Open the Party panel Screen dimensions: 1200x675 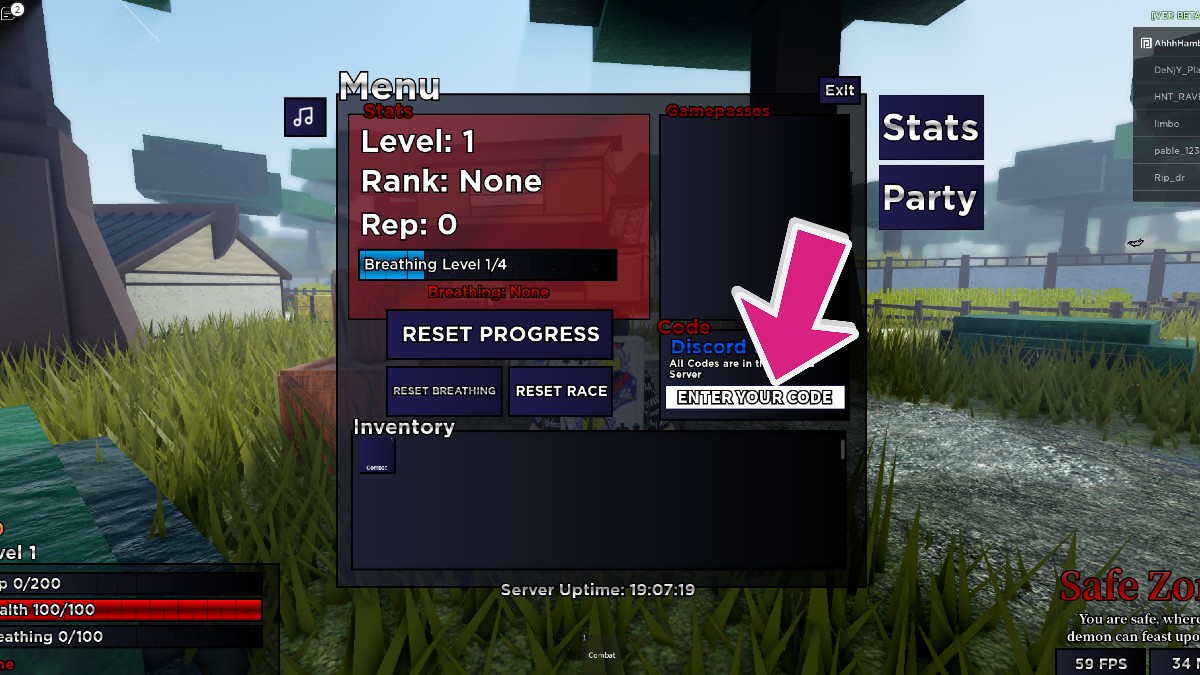pyautogui.click(x=930, y=198)
